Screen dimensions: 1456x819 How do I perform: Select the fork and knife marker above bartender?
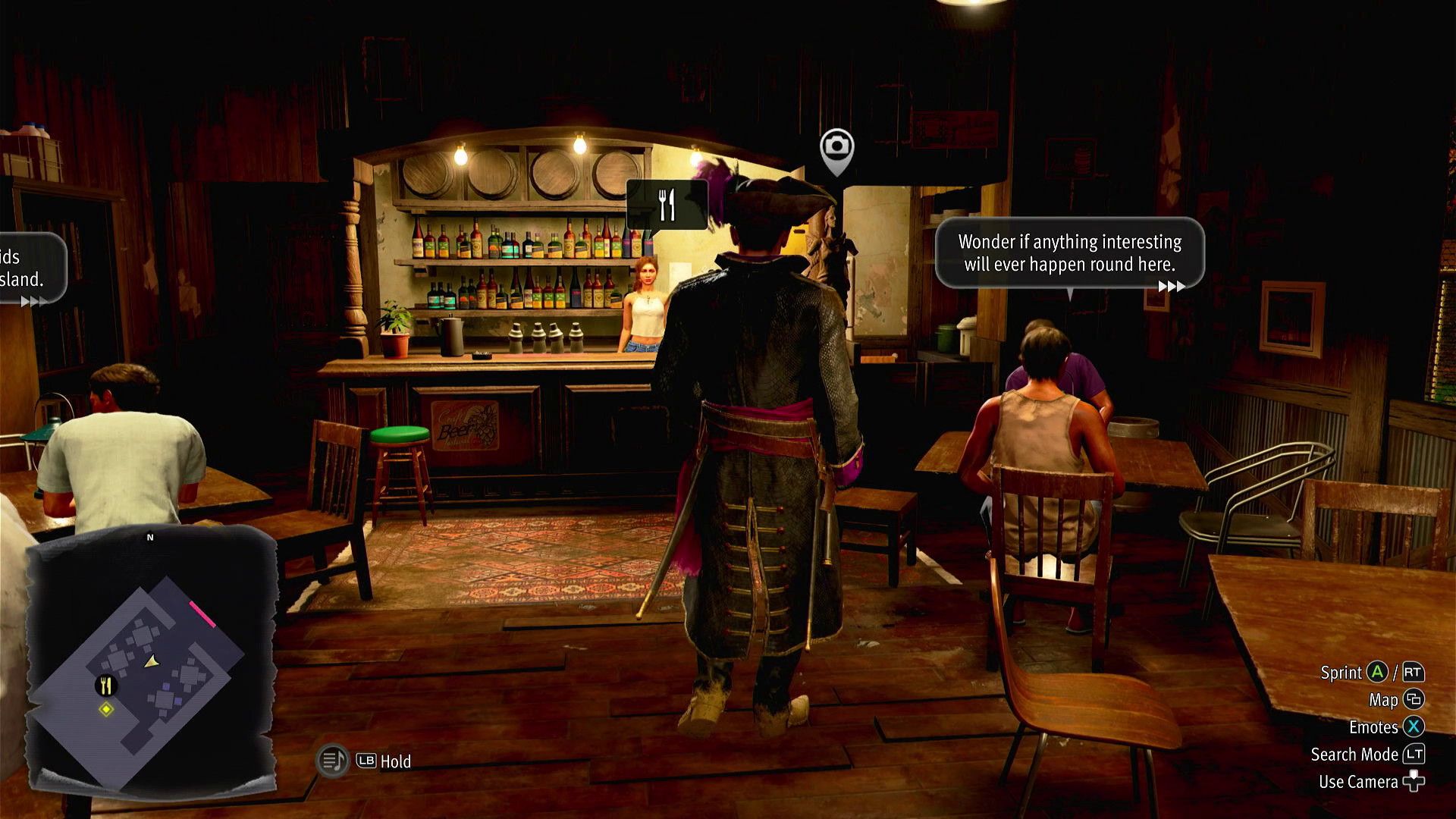667,204
